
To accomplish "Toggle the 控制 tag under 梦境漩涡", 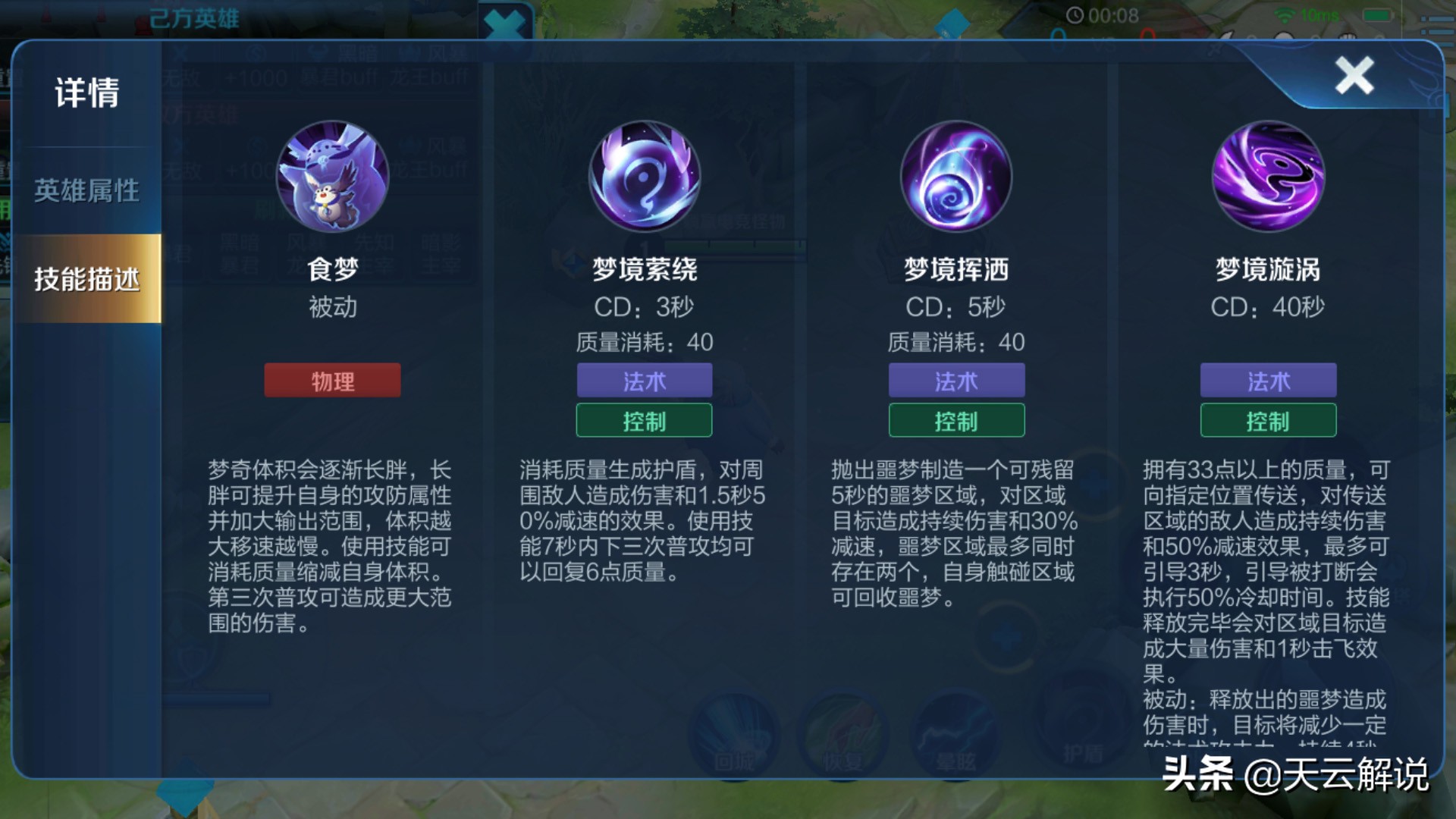I will click(1267, 420).
